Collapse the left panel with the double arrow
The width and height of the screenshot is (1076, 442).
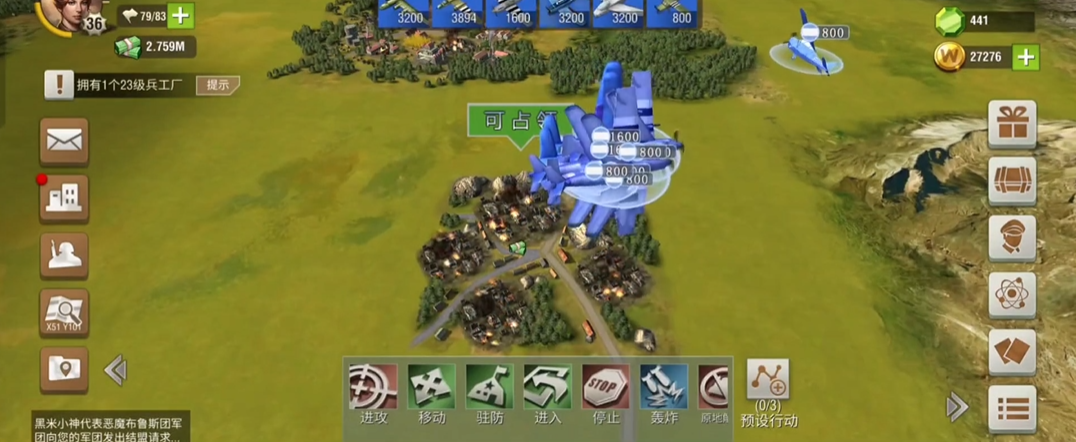[115, 370]
